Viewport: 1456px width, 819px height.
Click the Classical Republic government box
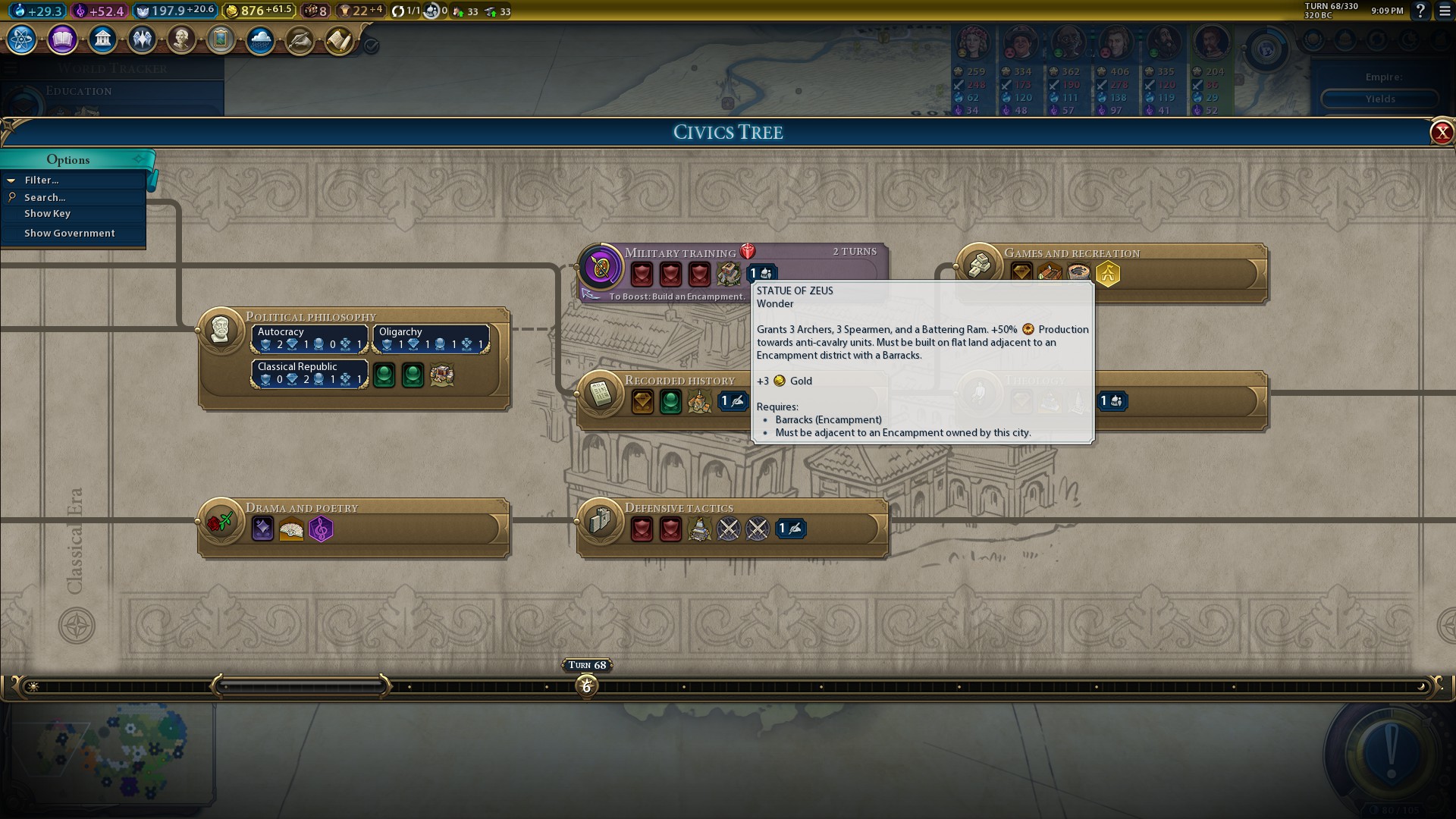click(x=309, y=374)
